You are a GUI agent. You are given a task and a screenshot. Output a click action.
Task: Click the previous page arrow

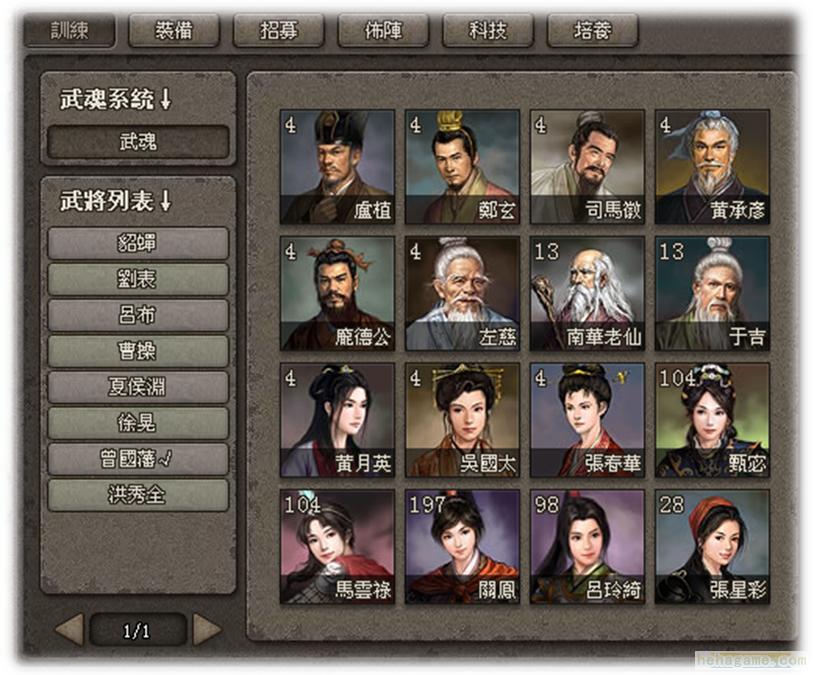coord(69,630)
